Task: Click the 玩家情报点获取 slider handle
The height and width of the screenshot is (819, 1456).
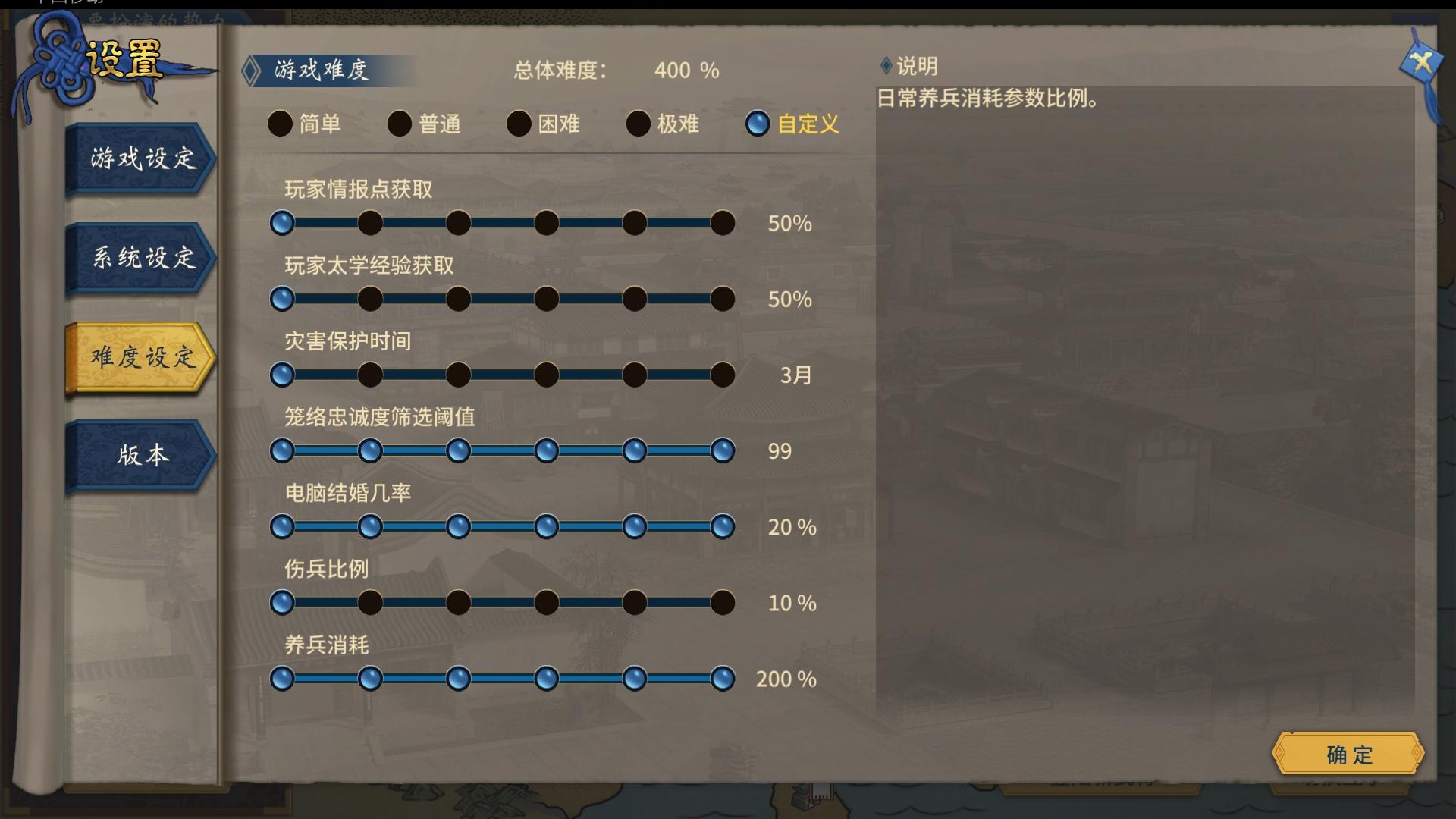Action: click(283, 223)
